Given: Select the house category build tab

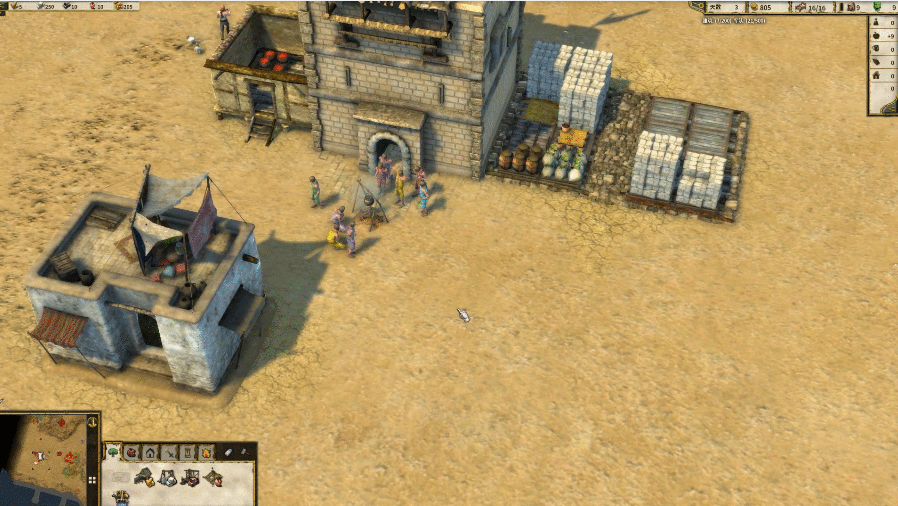Looking at the screenshot, I should click(150, 453).
